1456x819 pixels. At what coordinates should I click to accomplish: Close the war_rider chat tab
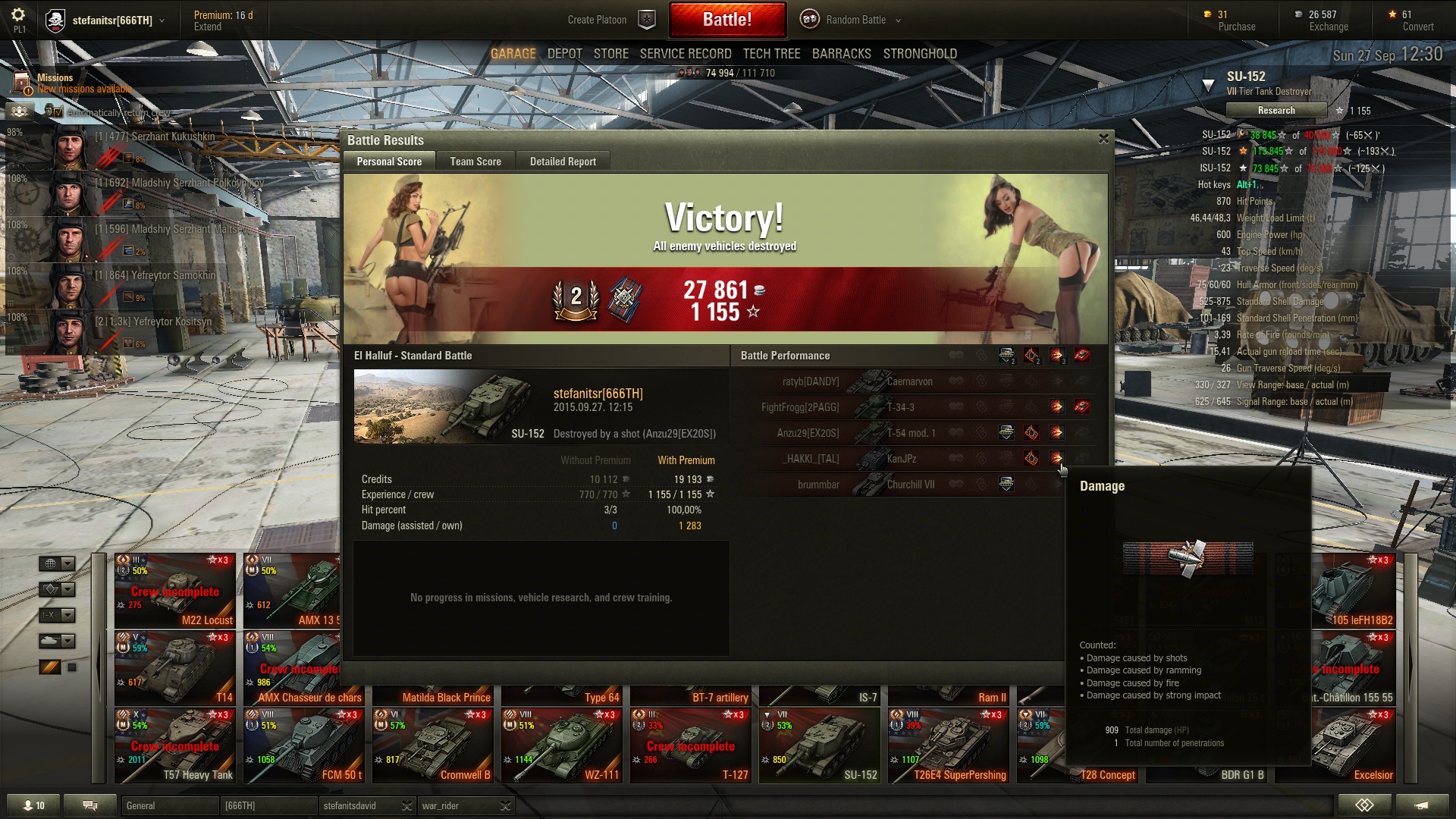point(506,806)
